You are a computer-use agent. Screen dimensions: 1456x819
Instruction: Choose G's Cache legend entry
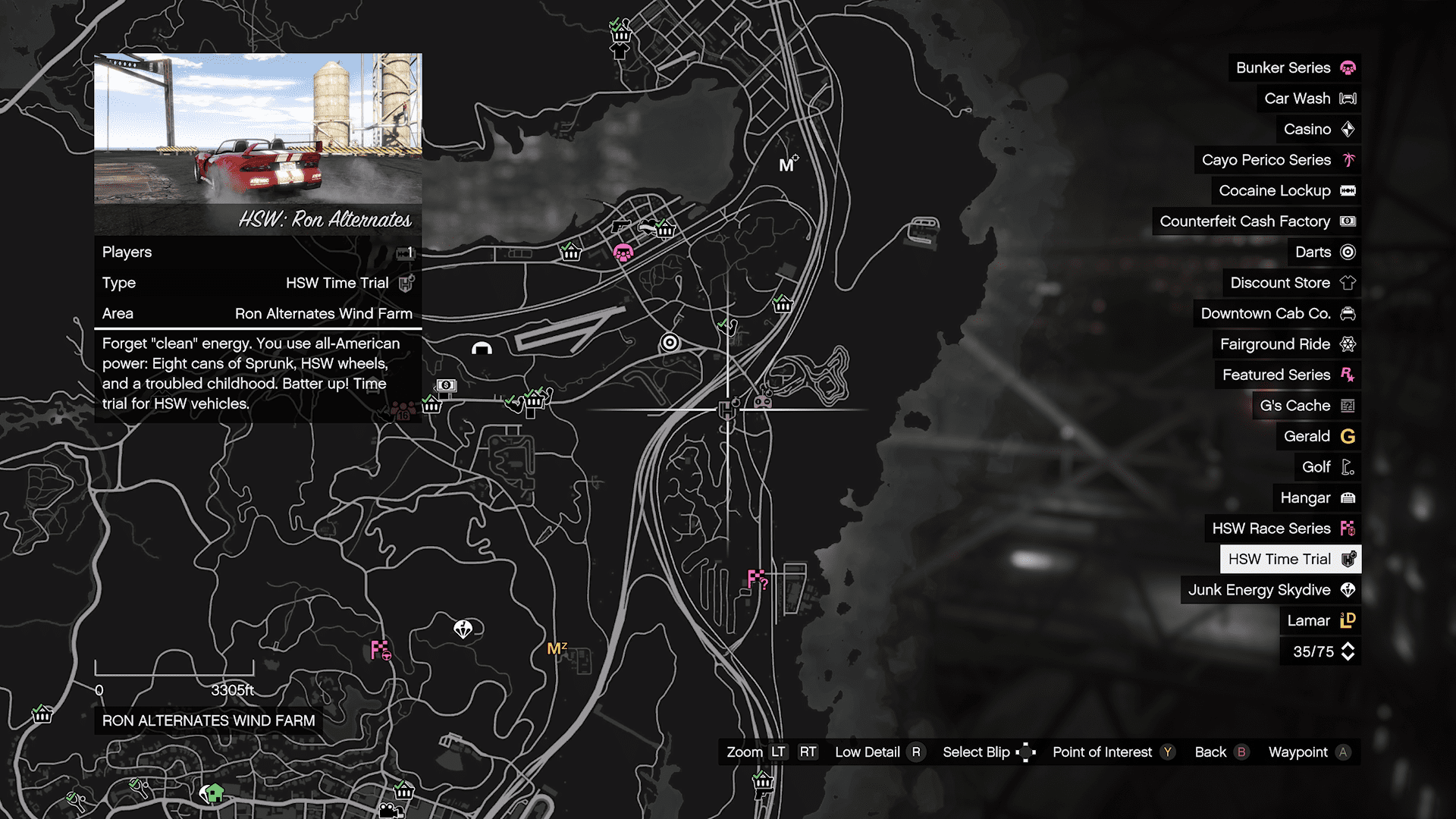1306,406
